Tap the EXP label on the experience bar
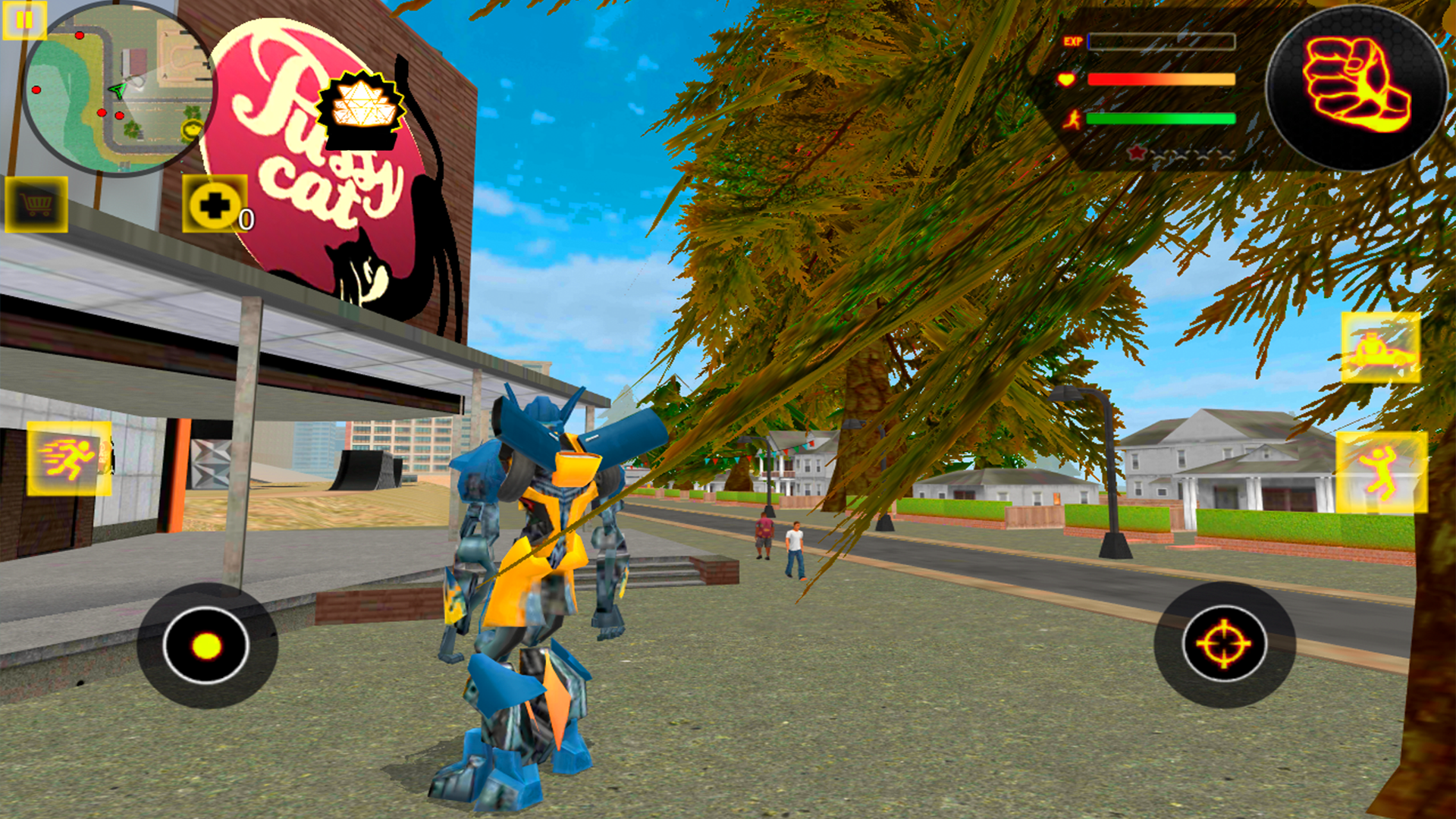 point(1072,42)
